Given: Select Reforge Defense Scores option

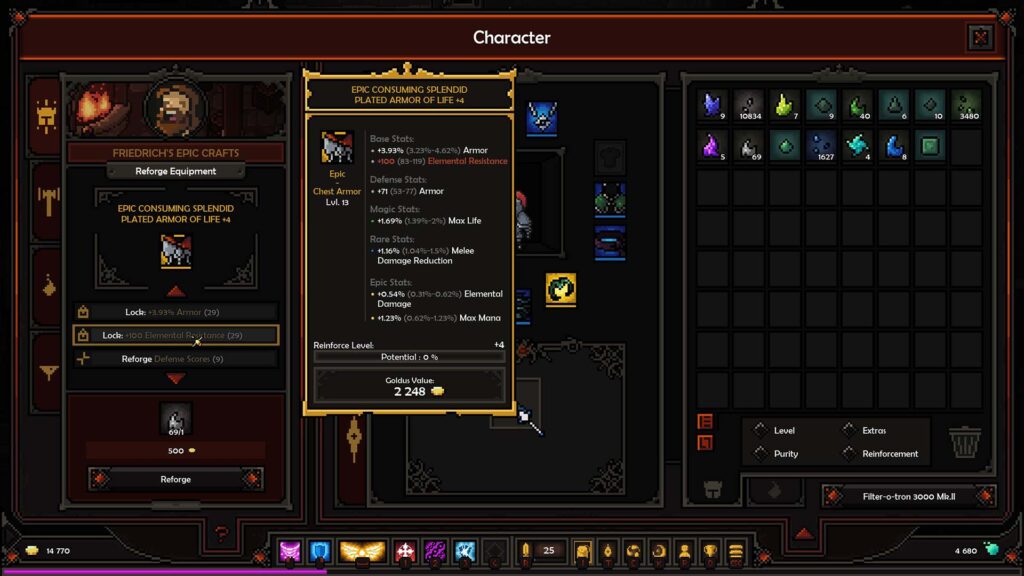Looking at the screenshot, I should pyautogui.click(x=175, y=359).
